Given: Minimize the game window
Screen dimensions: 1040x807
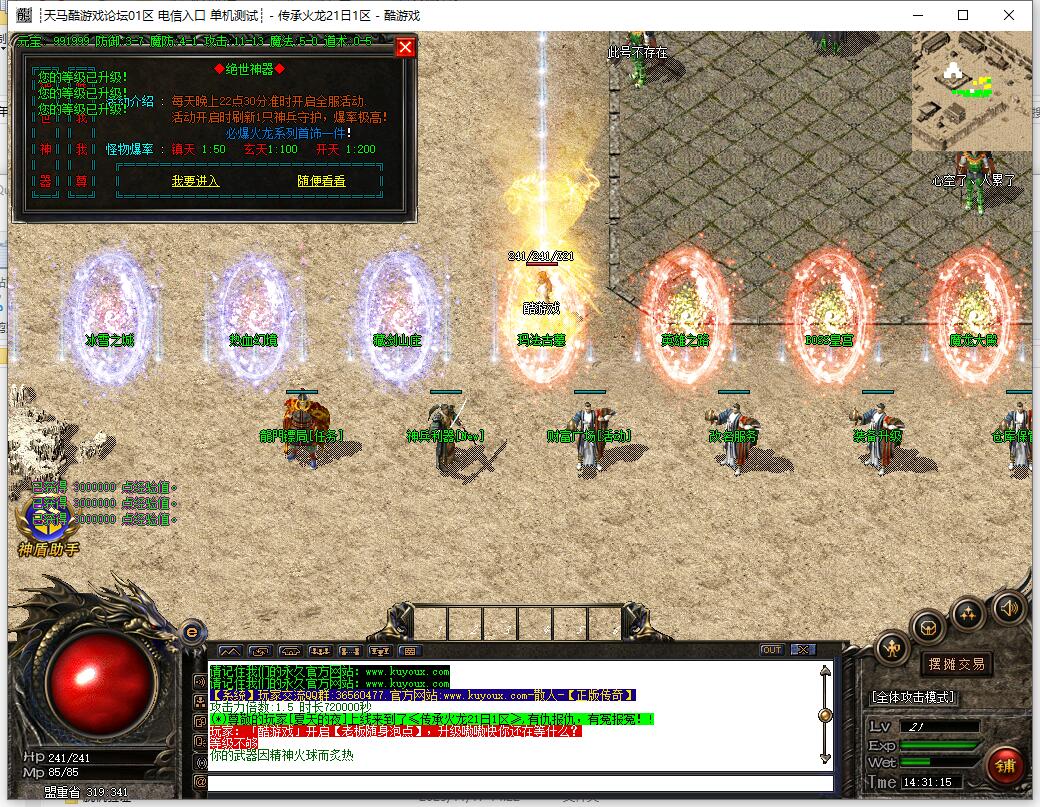Looking at the screenshot, I should (917, 15).
